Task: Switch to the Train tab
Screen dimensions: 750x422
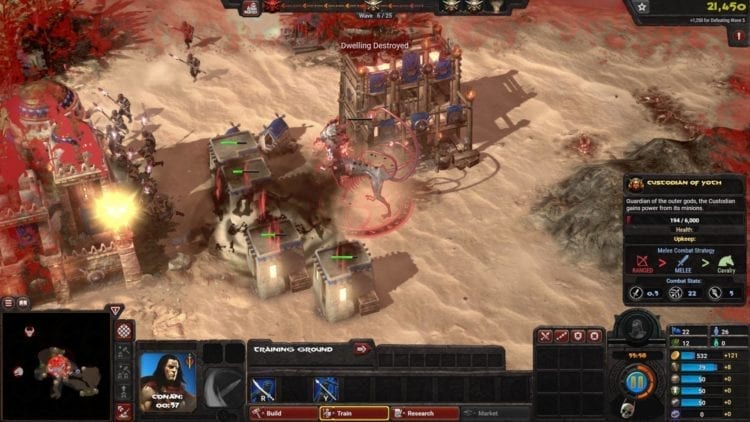Action: (352, 412)
